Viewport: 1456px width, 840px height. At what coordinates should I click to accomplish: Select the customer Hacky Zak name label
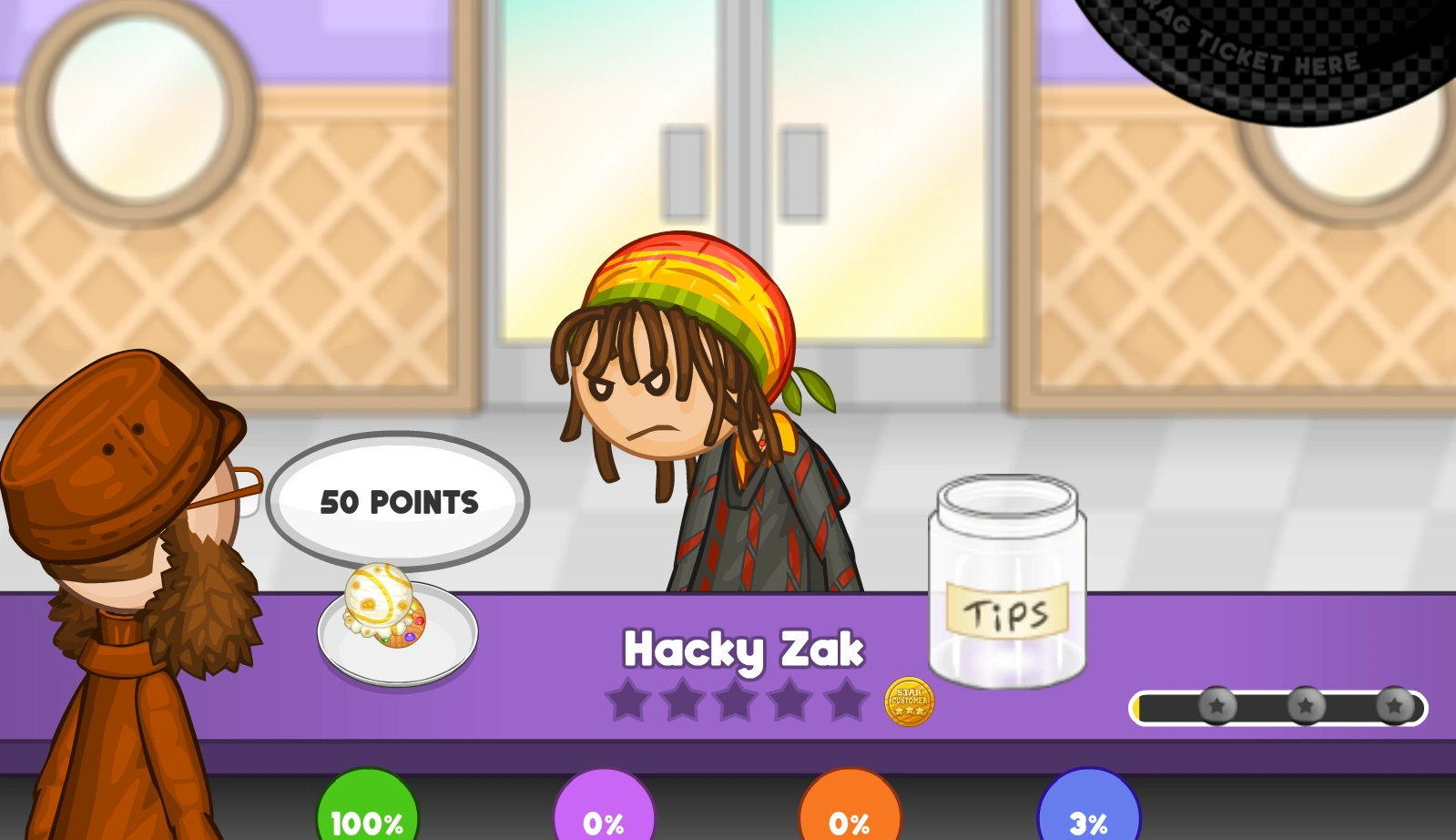(745, 649)
